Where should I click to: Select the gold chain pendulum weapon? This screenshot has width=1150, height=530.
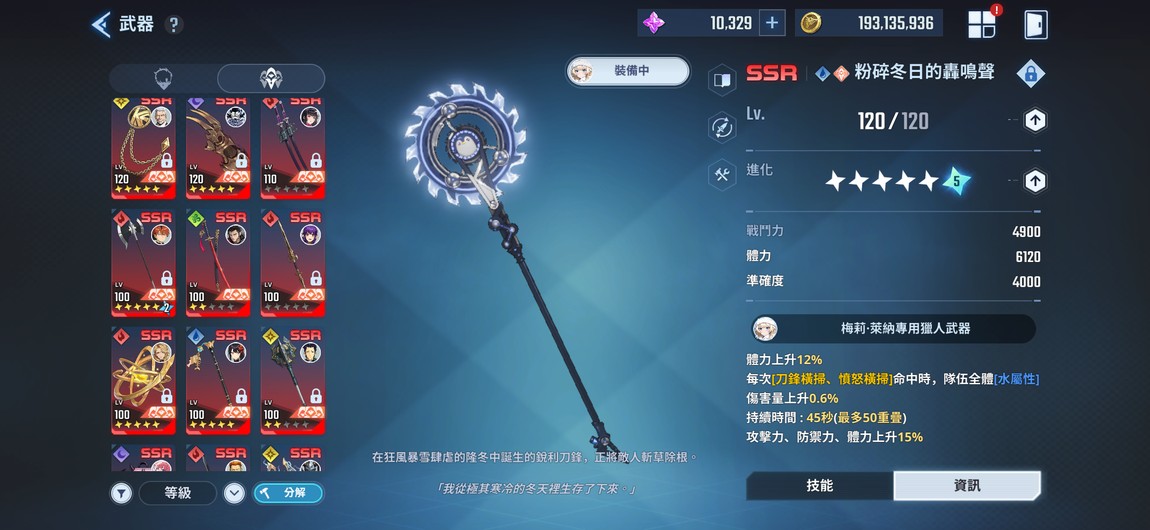[143, 147]
